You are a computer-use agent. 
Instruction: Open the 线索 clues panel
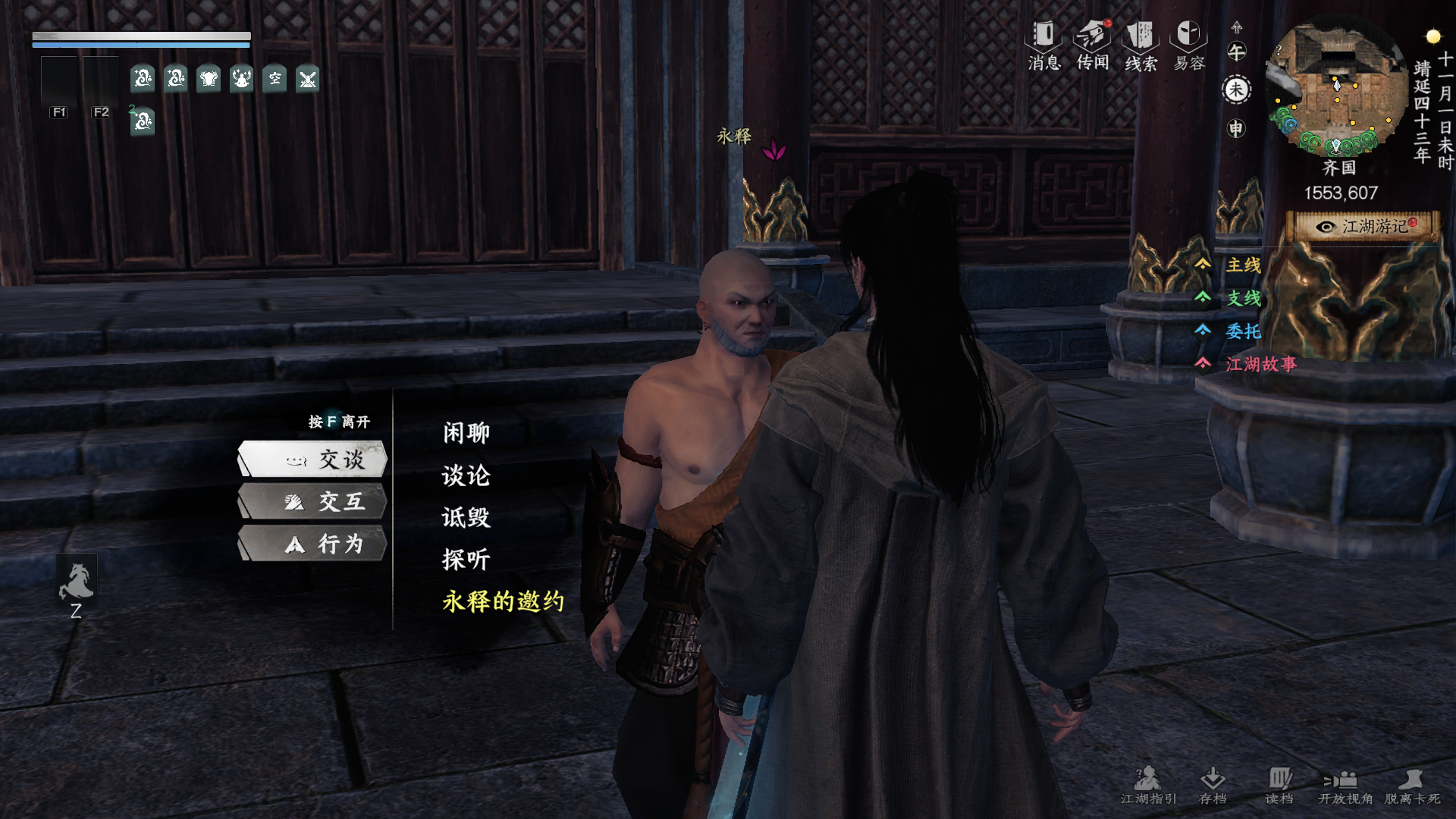coord(1141,45)
